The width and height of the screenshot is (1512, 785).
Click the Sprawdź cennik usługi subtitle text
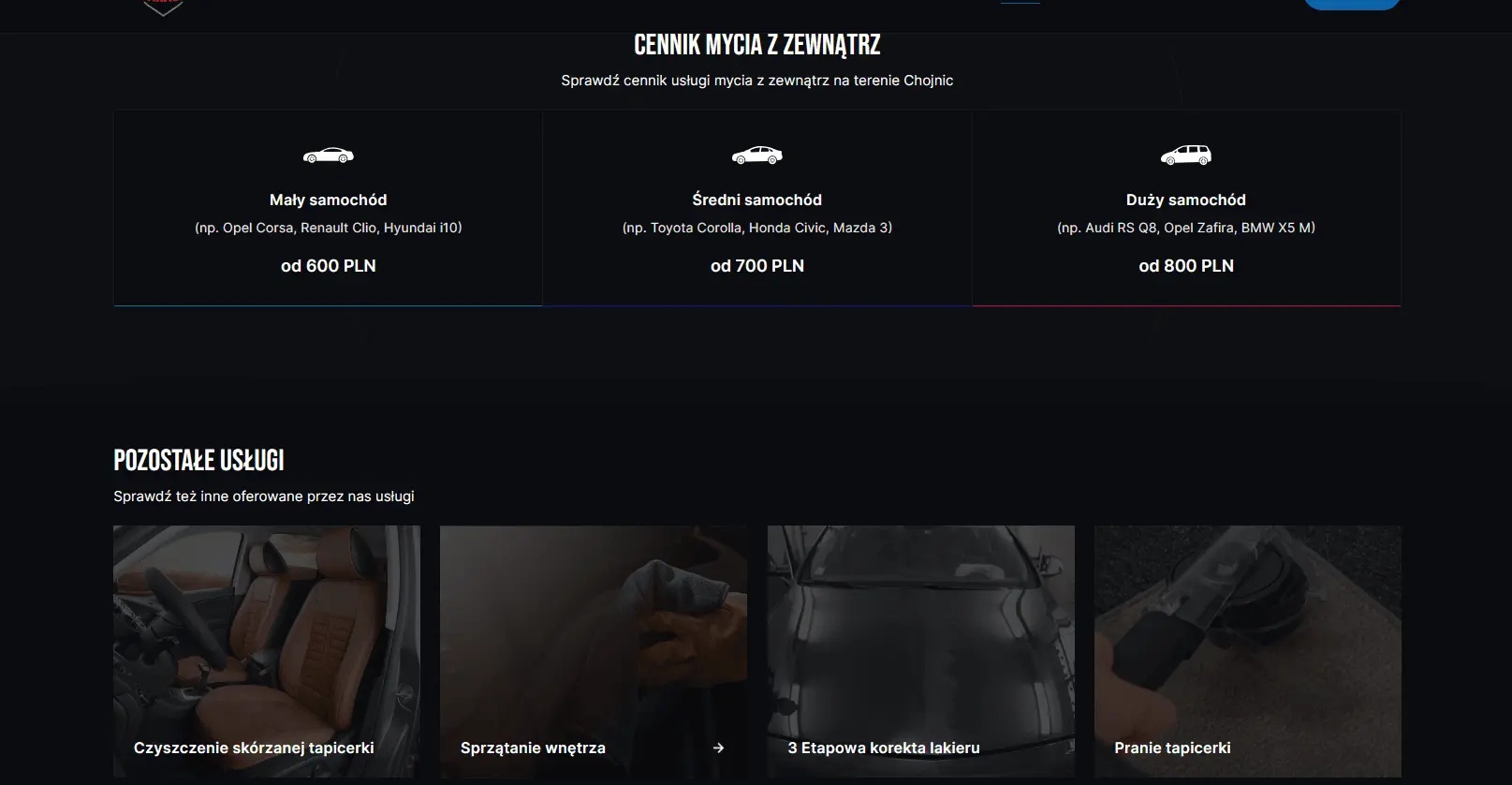pos(756,81)
